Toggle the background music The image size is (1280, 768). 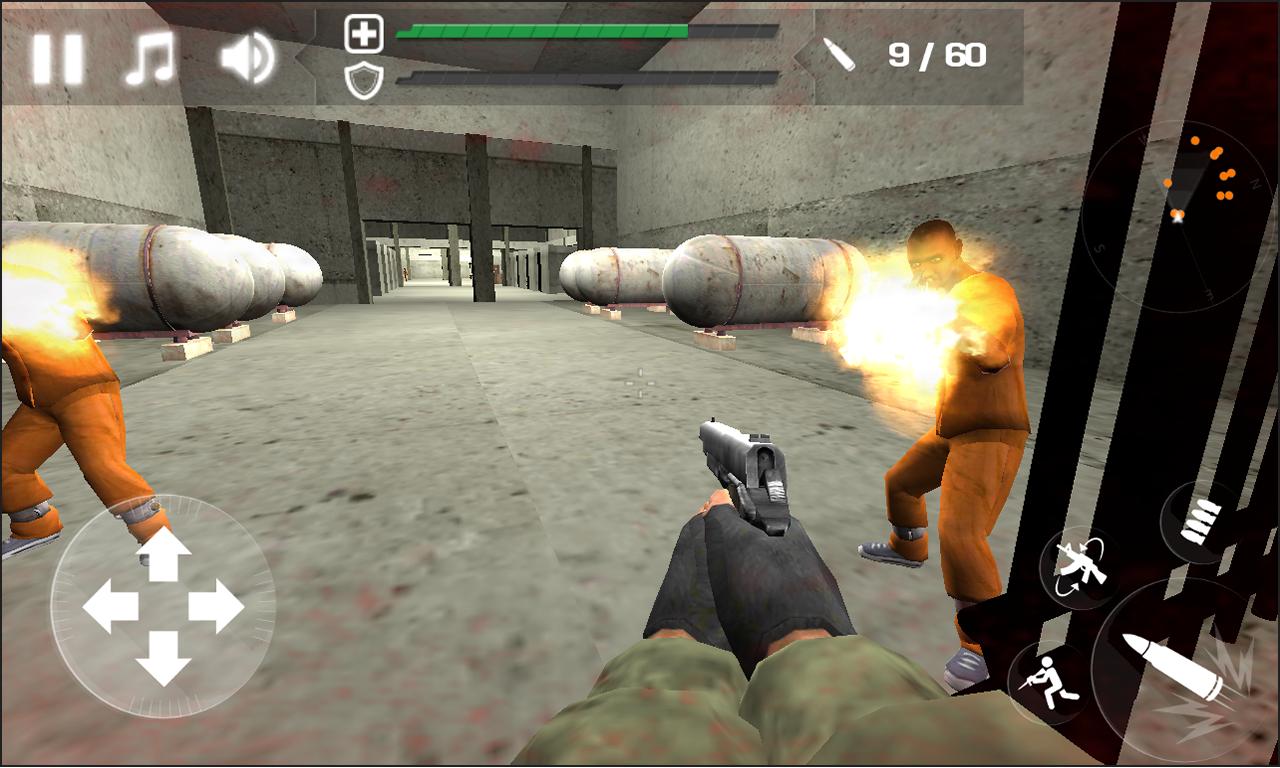150,59
